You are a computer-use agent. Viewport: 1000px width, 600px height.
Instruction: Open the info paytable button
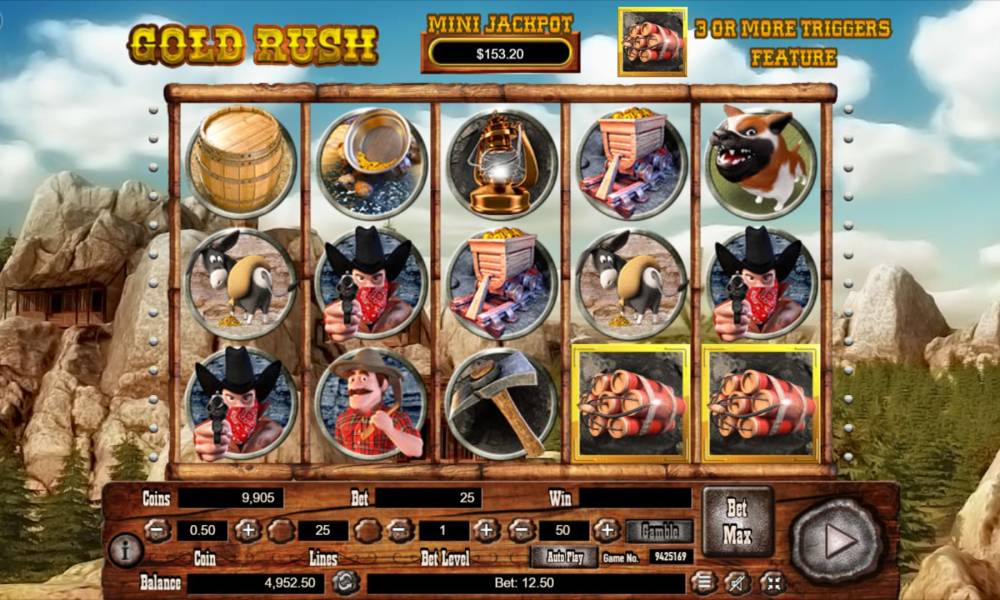[x=125, y=549]
